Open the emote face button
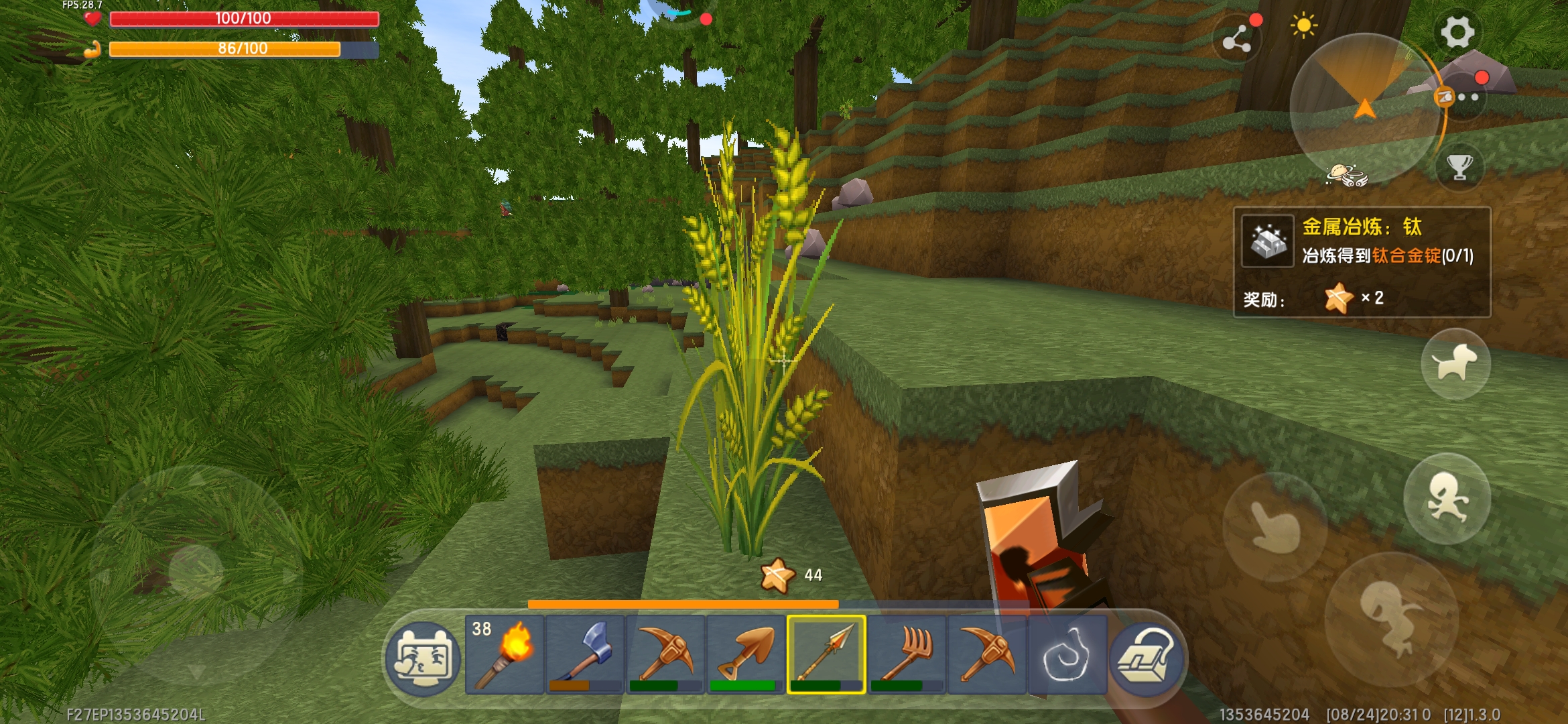This screenshot has width=1568, height=724. (x=423, y=658)
